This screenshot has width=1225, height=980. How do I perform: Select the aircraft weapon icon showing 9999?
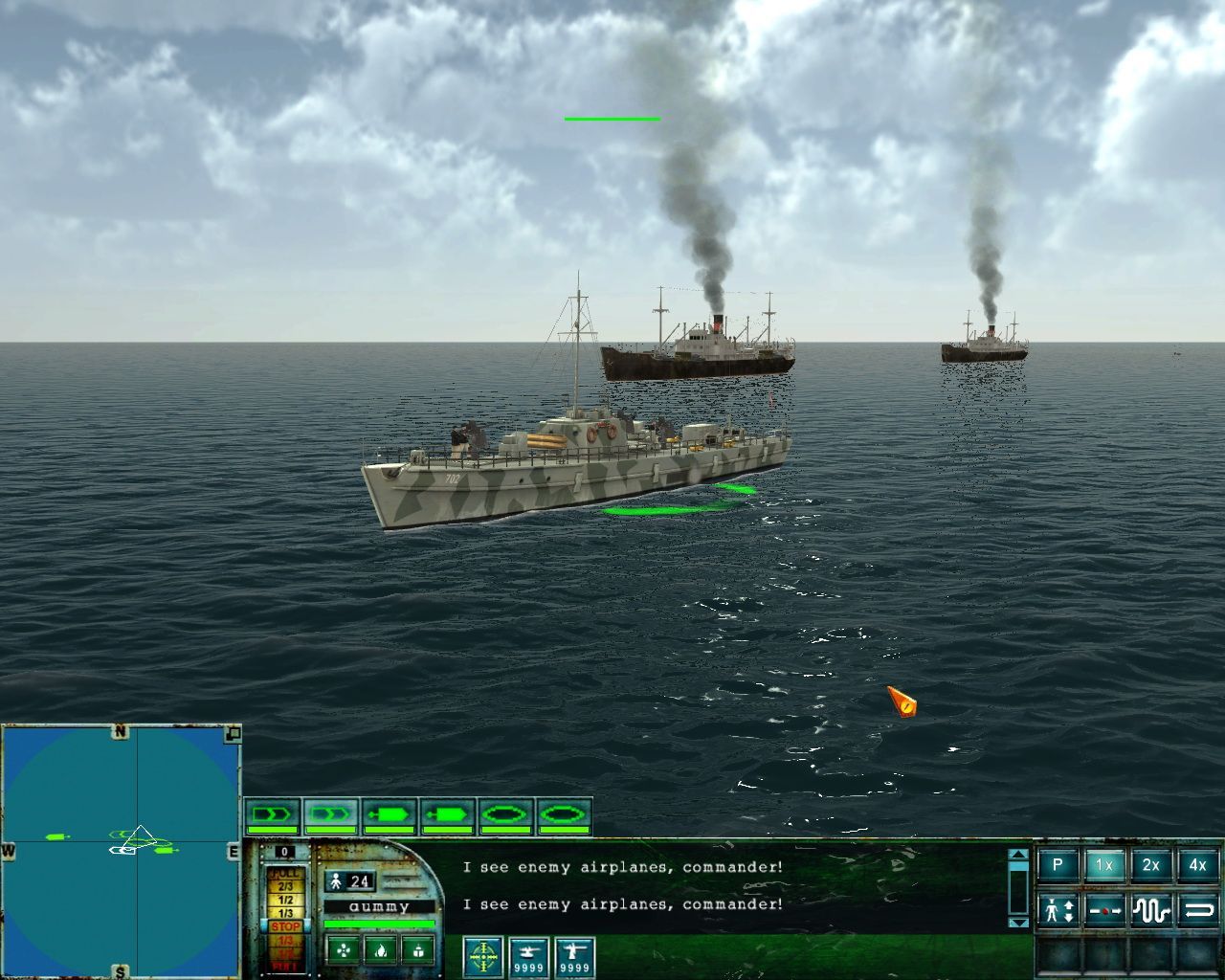click(529, 955)
